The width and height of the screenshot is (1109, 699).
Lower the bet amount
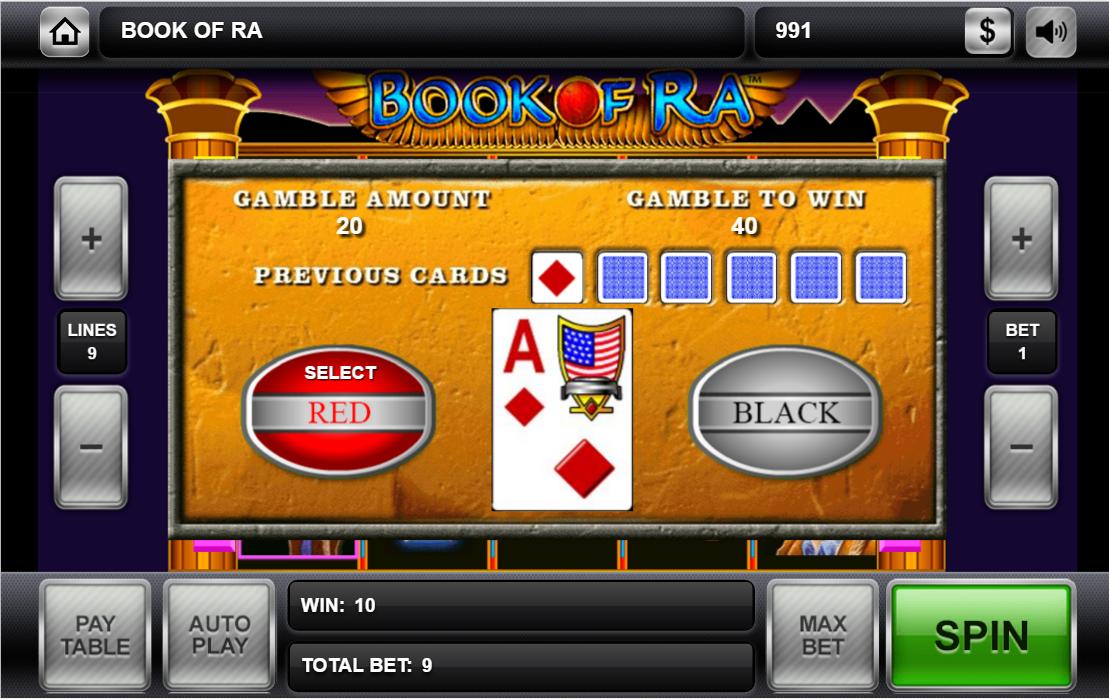[x=1021, y=446]
